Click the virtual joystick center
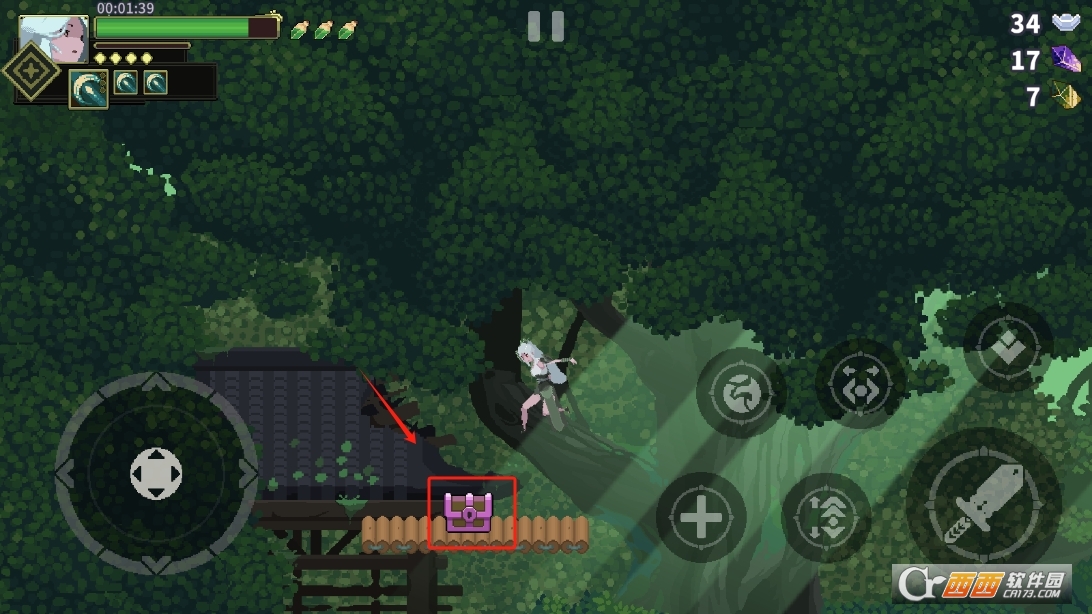This screenshot has height=614, width=1092. point(156,474)
